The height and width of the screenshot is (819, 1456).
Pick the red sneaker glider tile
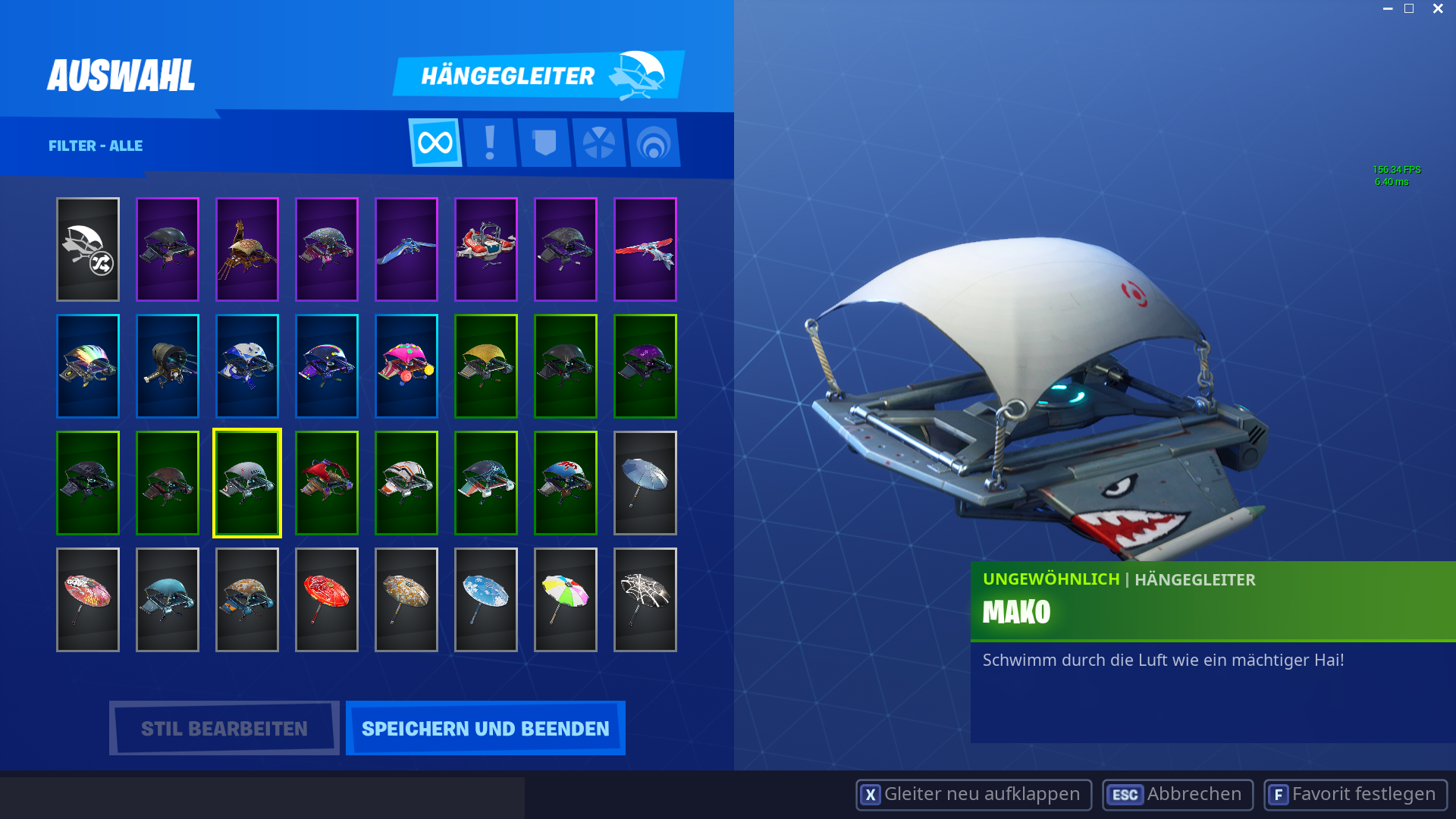[486, 249]
